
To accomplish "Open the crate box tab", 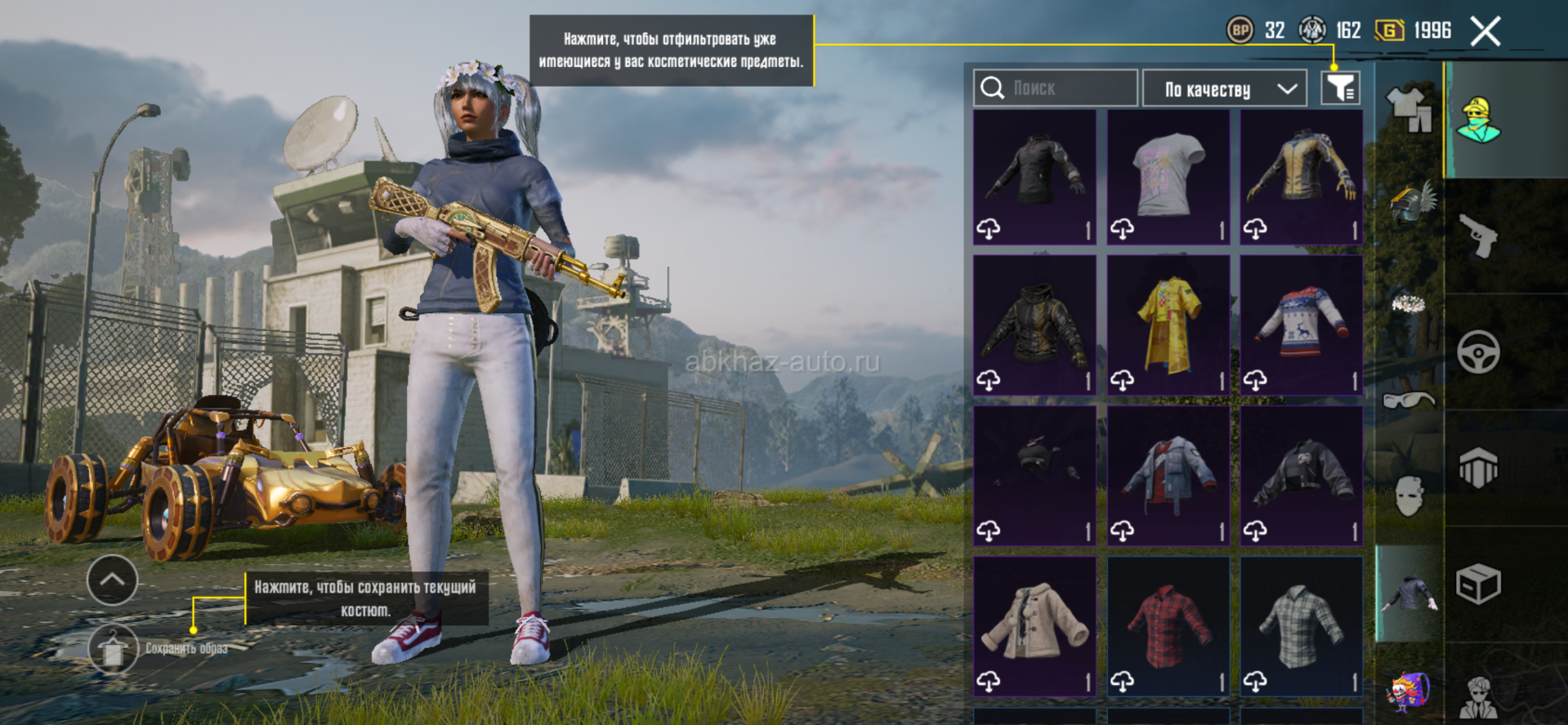I will pos(1479,584).
